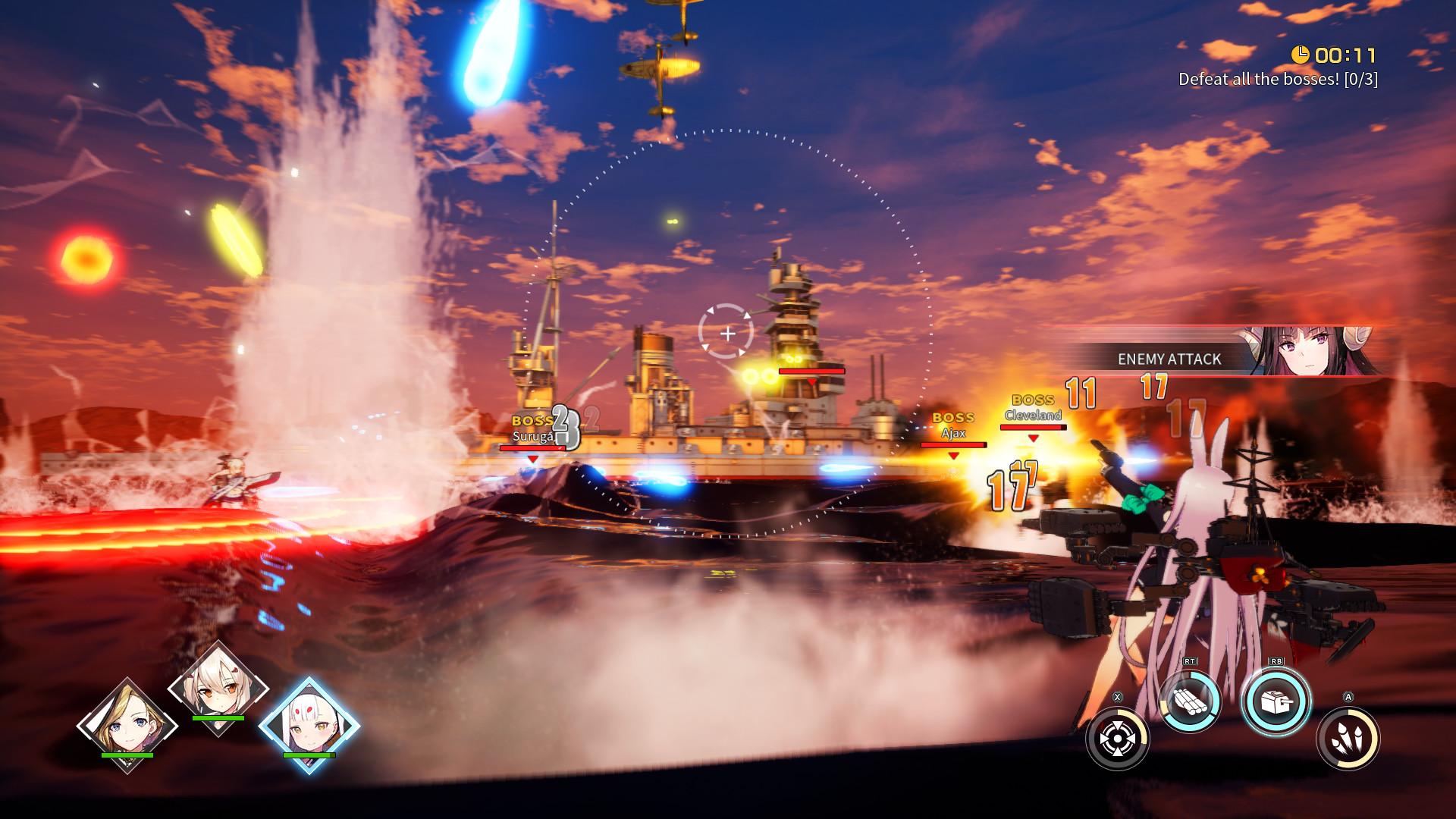Click the dotted targeting circle around the battleship
The width and height of the screenshot is (1456, 819).
click(724, 129)
